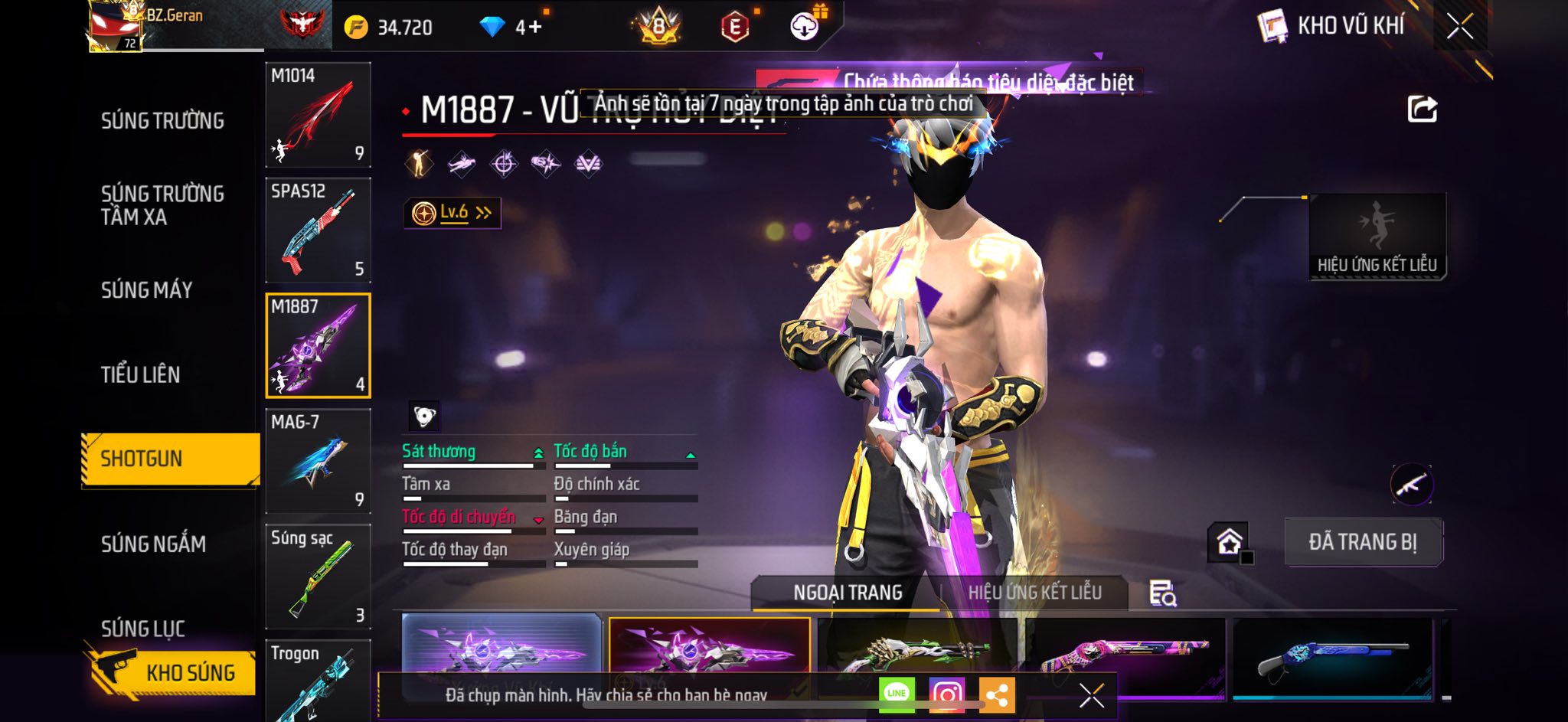Share the screenshot via LINE
The image size is (1568, 722).
[897, 694]
